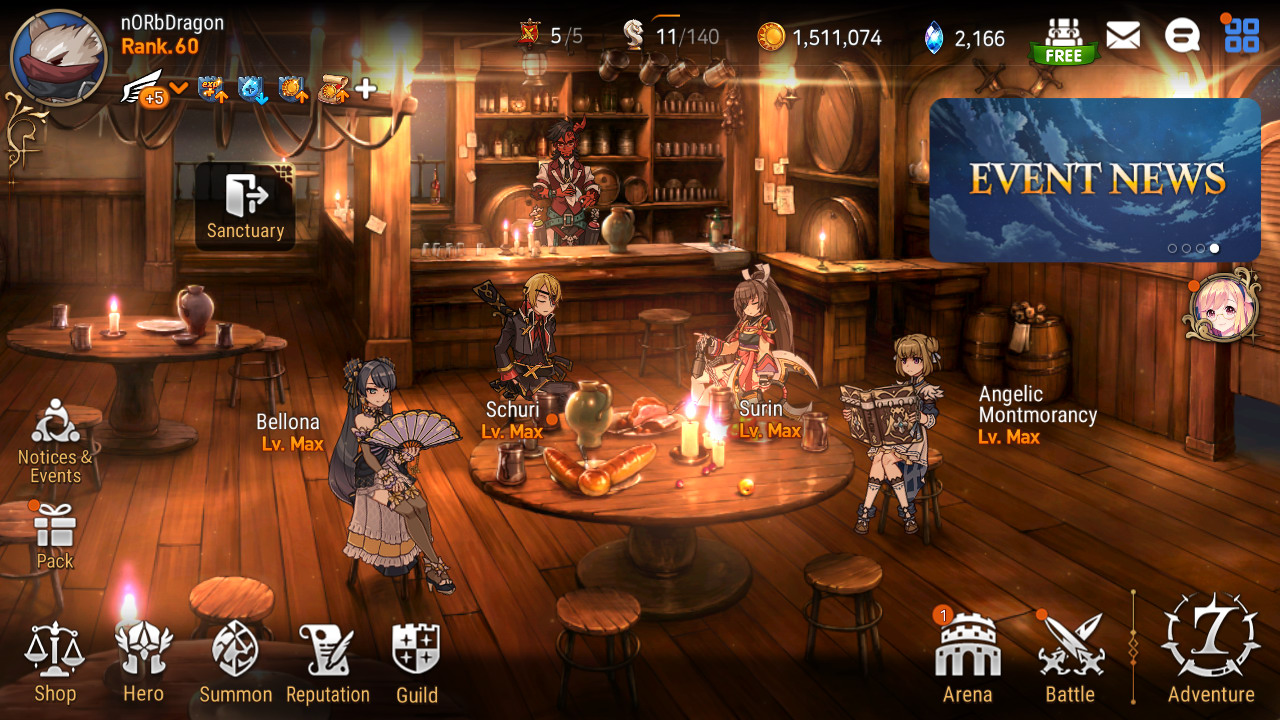
Task: Open the mailbox envelope icon
Action: tap(1123, 37)
